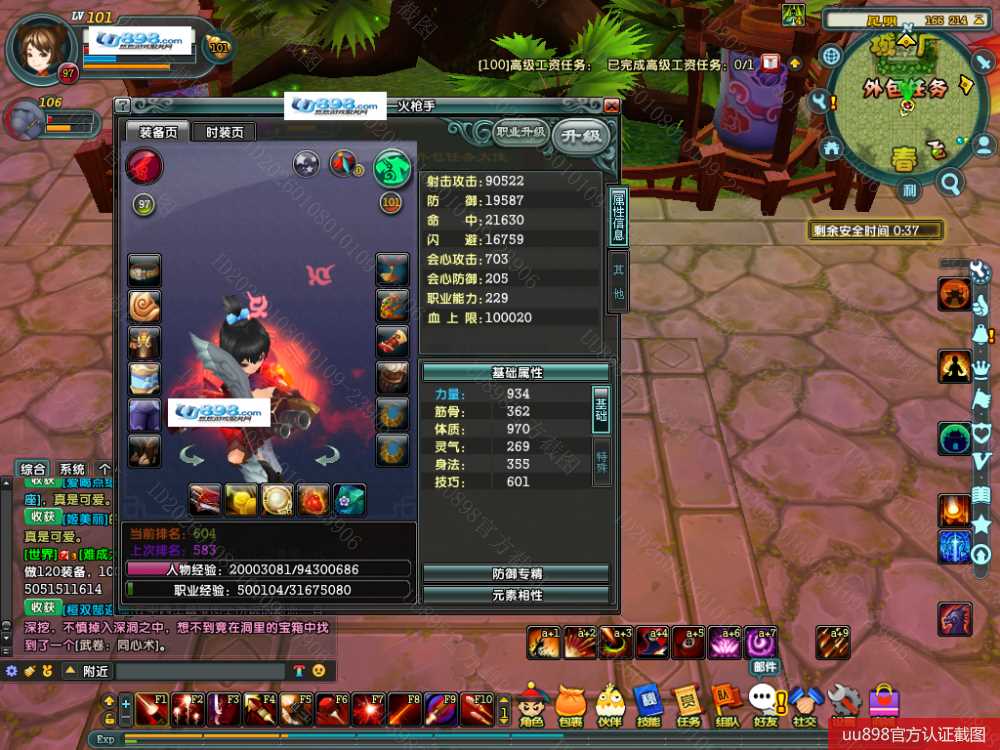Click the minimap magnifier search button

950,182
